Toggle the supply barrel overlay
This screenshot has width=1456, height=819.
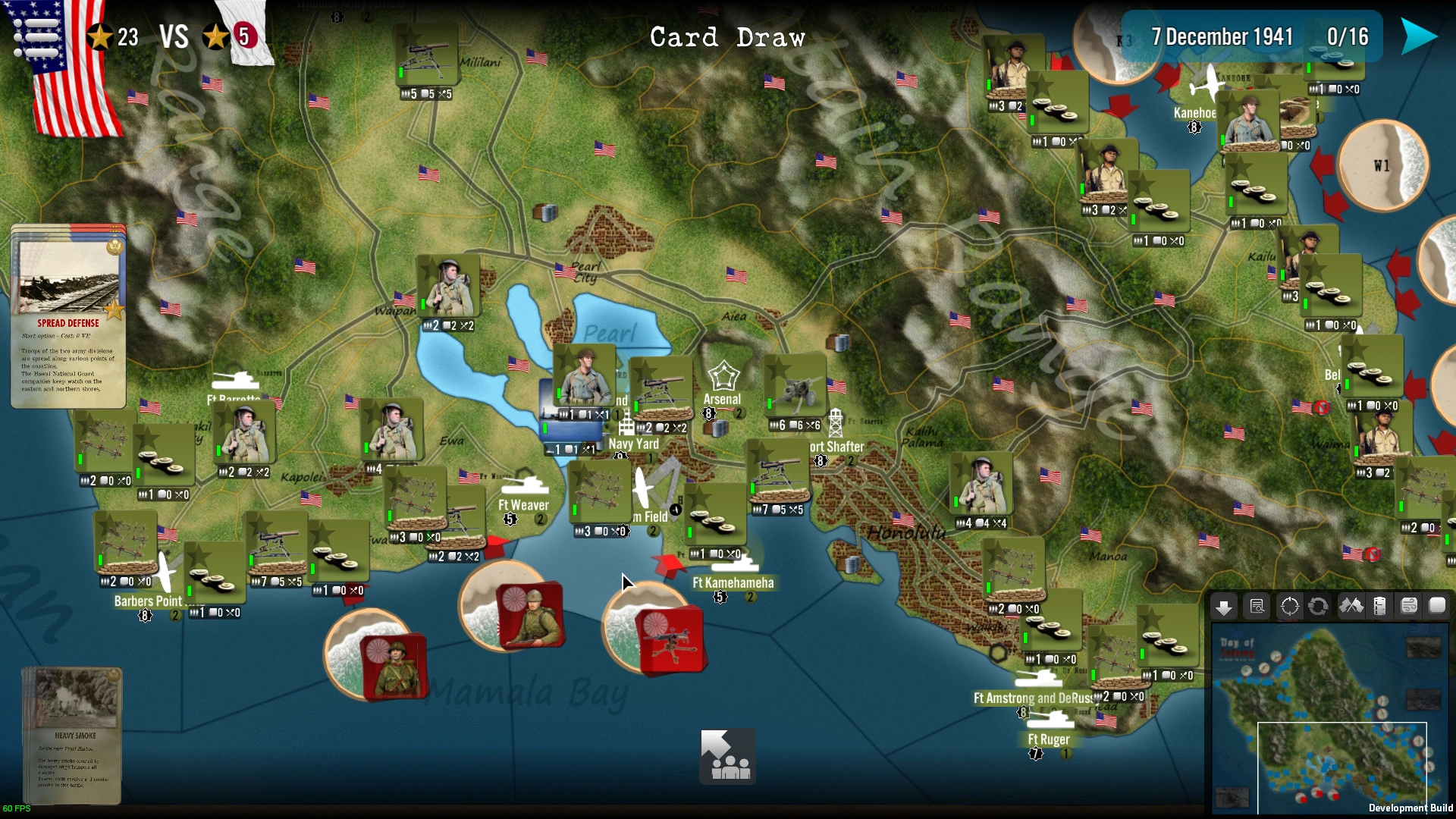coord(1380,607)
